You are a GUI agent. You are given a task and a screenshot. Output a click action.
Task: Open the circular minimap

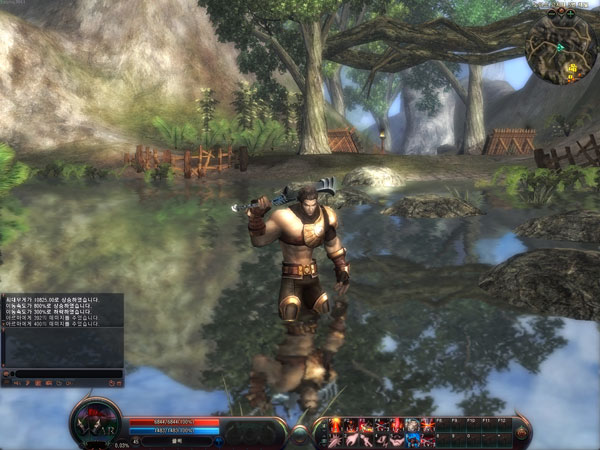(560, 46)
